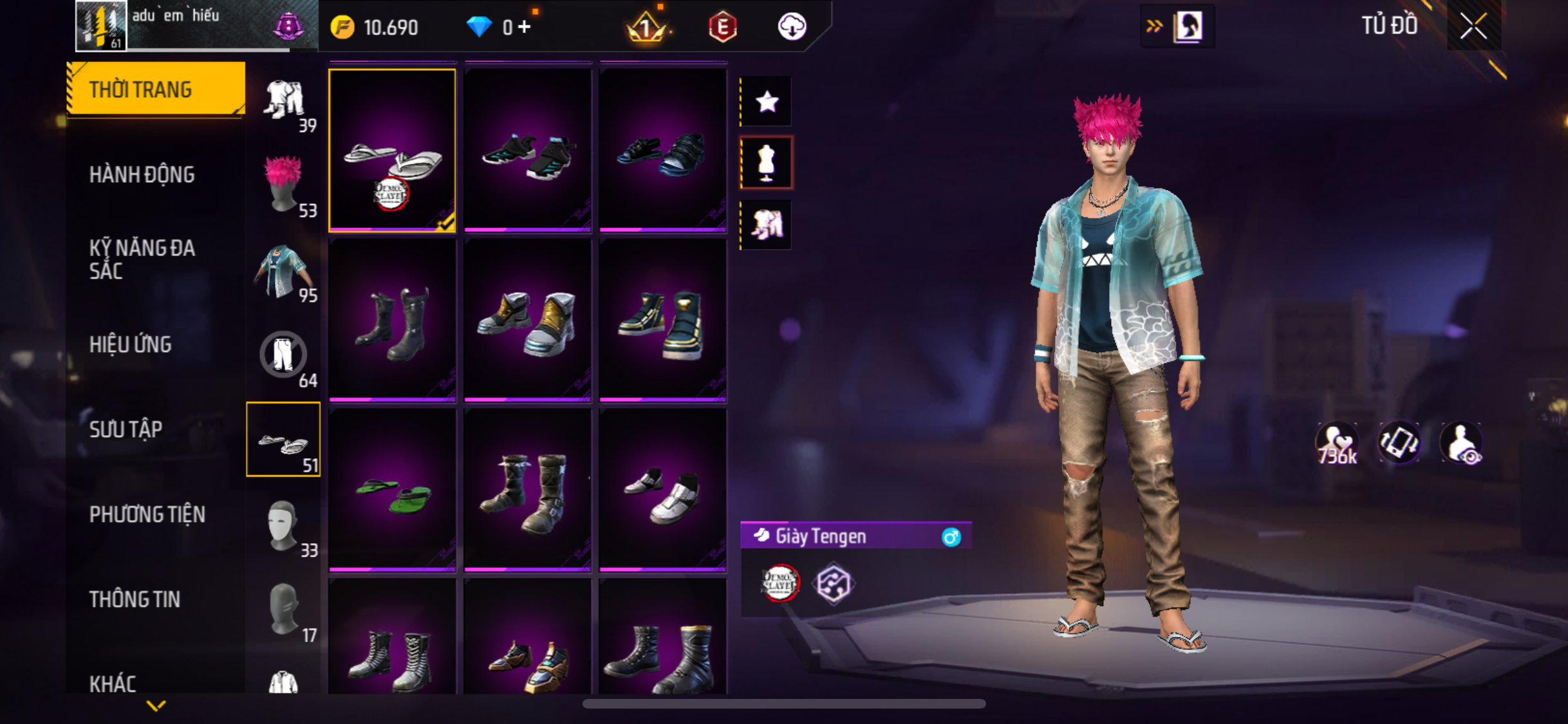The image size is (1568, 724).
Task: Open the top torso clothing category
Action: coord(284,270)
